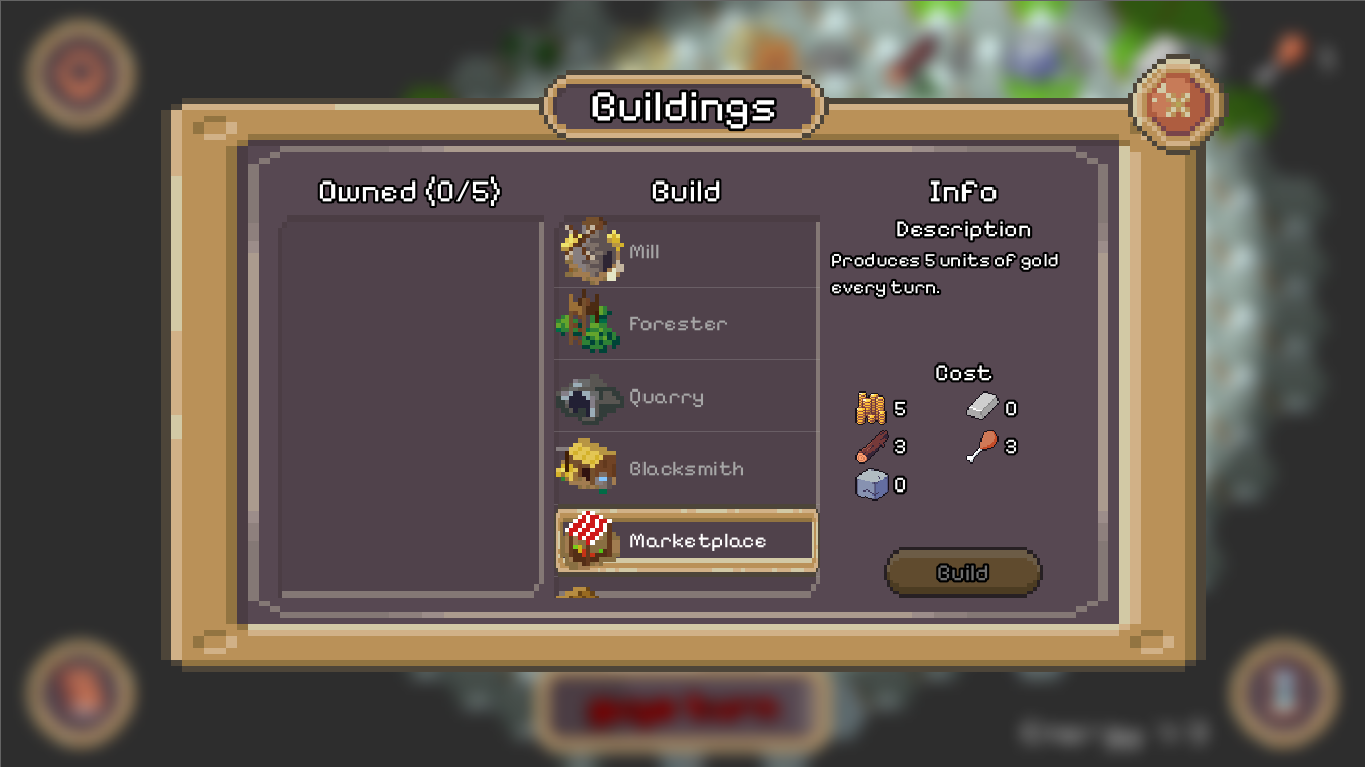Select Mill from the build list
1365x767 pixels.
tap(687, 252)
